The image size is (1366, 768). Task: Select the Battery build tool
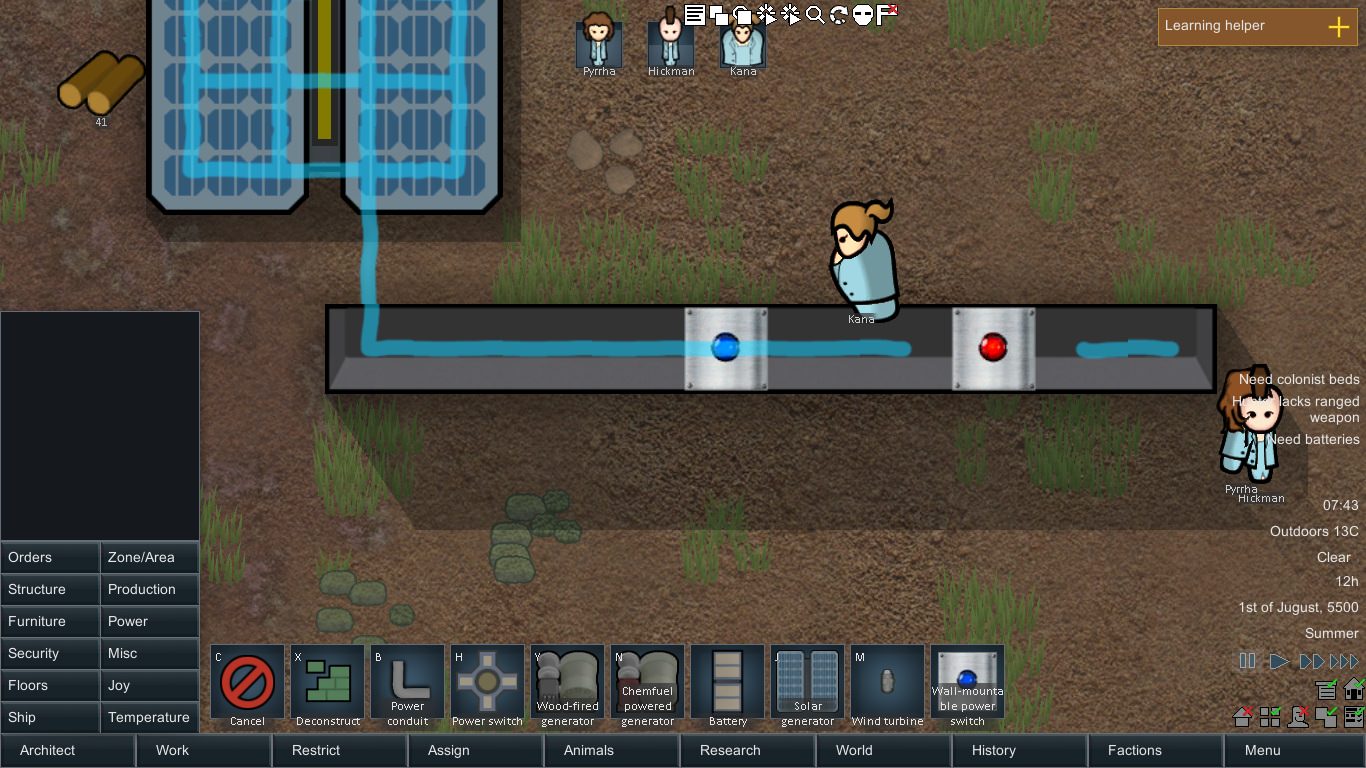click(x=727, y=684)
